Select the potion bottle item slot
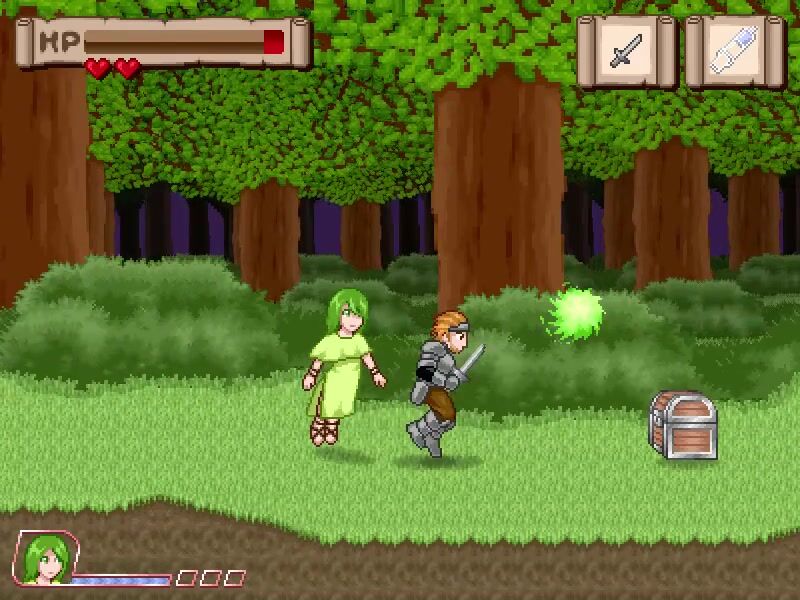Image resolution: width=800 pixels, height=600 pixels. tap(735, 51)
